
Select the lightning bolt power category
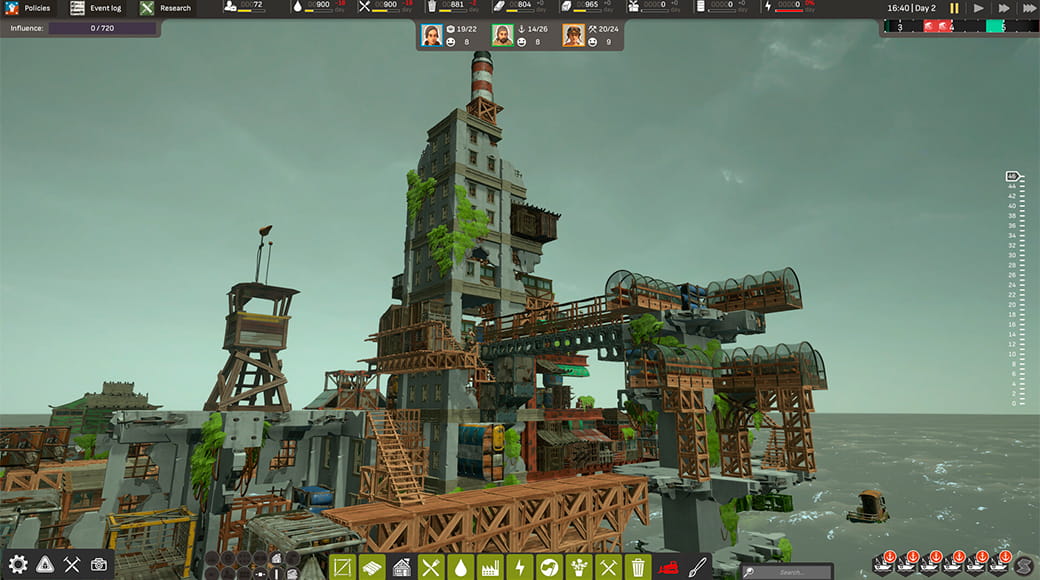pos(519,568)
